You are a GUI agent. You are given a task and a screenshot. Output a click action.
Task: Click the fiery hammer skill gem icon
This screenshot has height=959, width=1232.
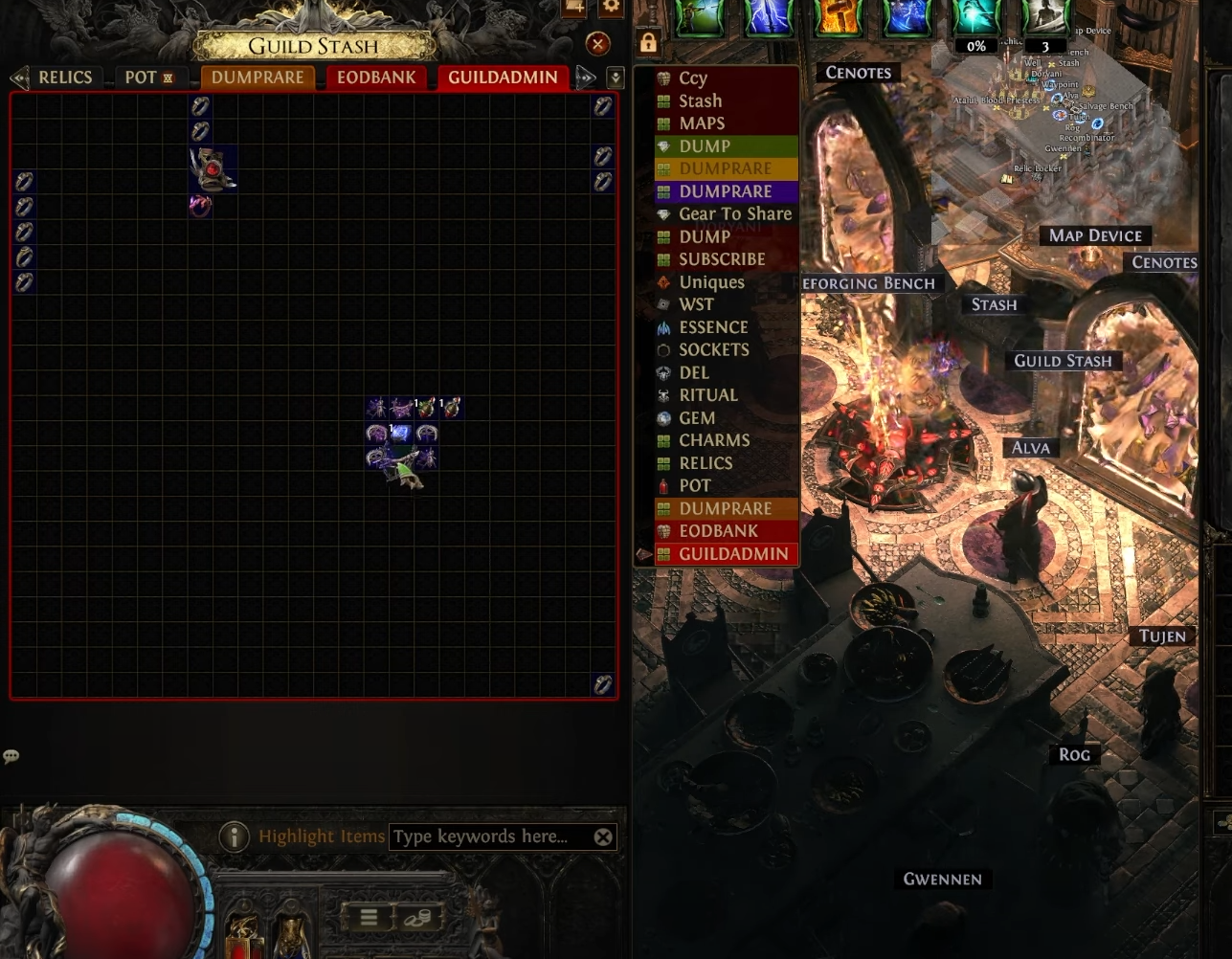pos(837,17)
